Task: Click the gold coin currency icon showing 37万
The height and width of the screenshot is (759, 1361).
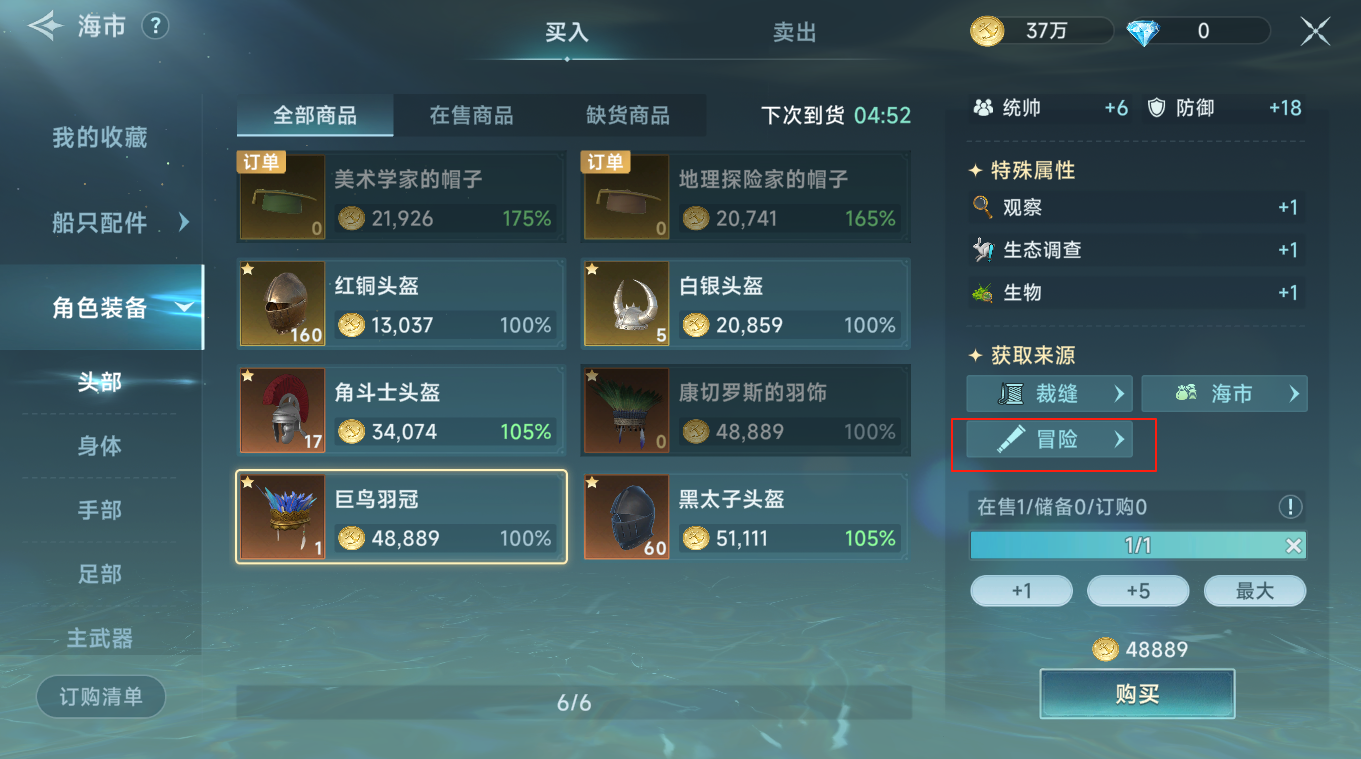Action: (x=986, y=31)
